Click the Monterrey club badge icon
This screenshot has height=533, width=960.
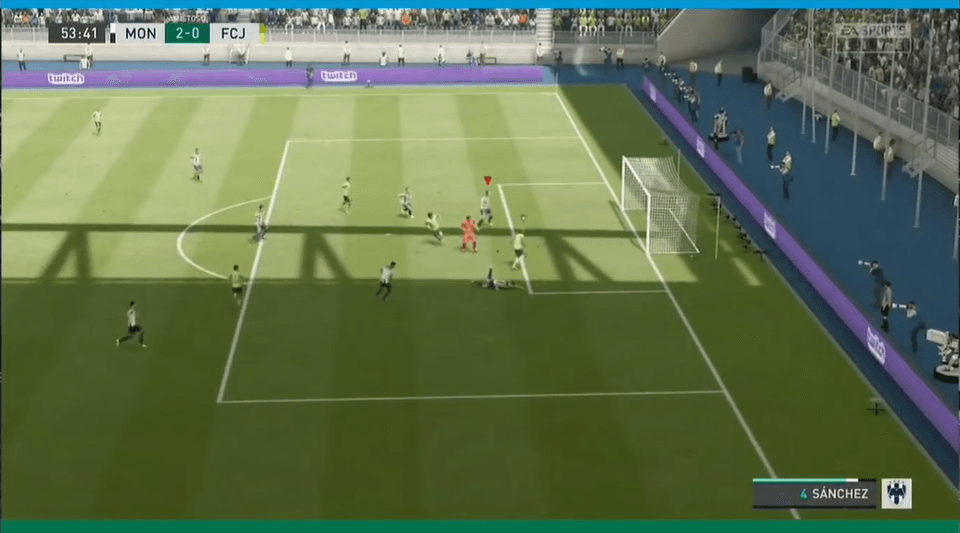[896, 493]
